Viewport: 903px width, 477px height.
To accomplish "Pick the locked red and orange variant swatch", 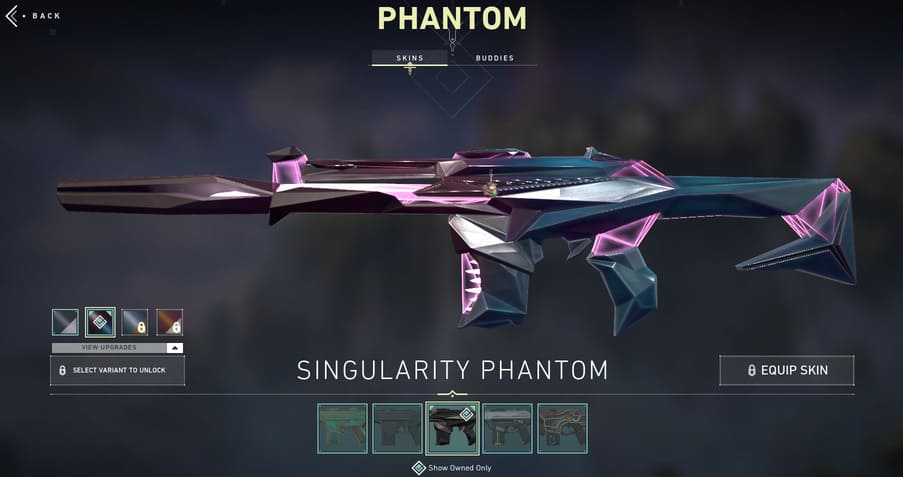I will (170, 322).
